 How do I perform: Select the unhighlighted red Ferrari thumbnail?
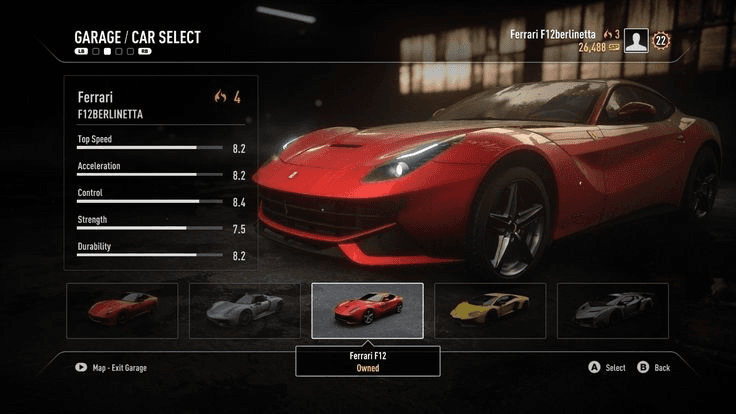tap(122, 310)
